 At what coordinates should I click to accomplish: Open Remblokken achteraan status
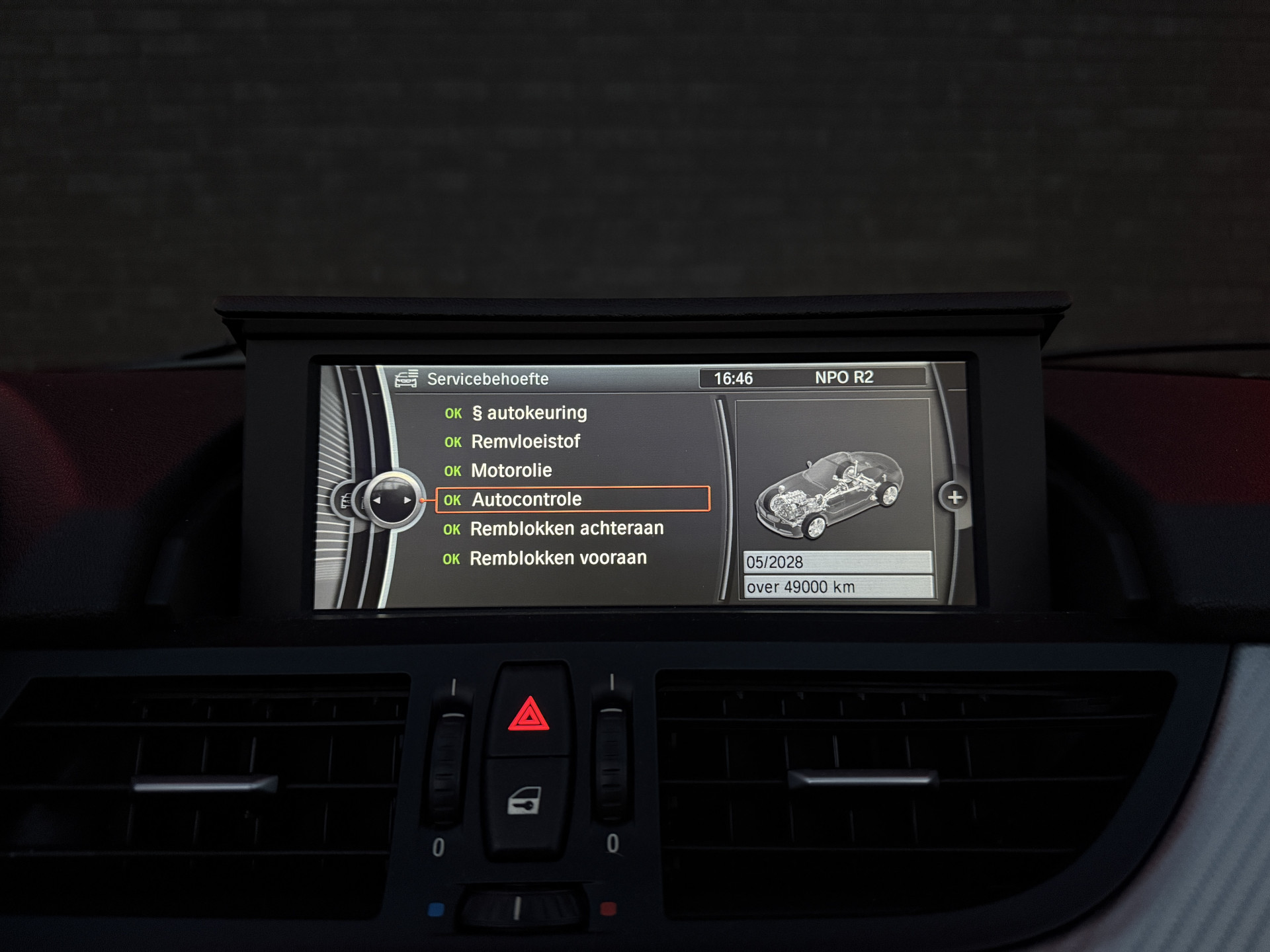point(566,529)
